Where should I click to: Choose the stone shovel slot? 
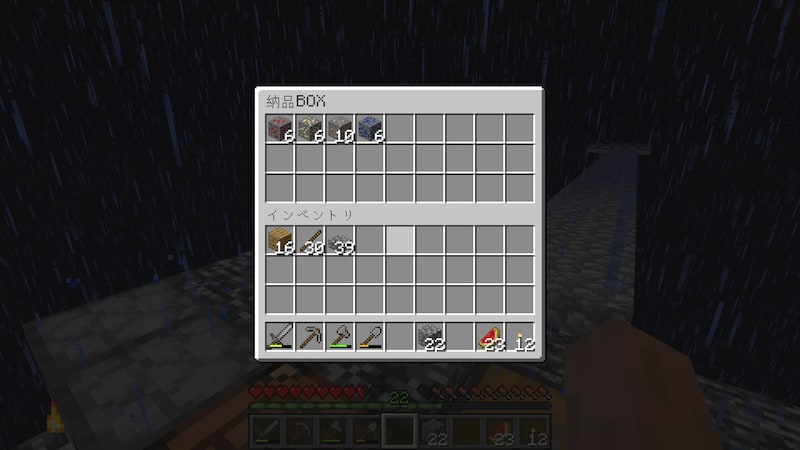click(369, 336)
